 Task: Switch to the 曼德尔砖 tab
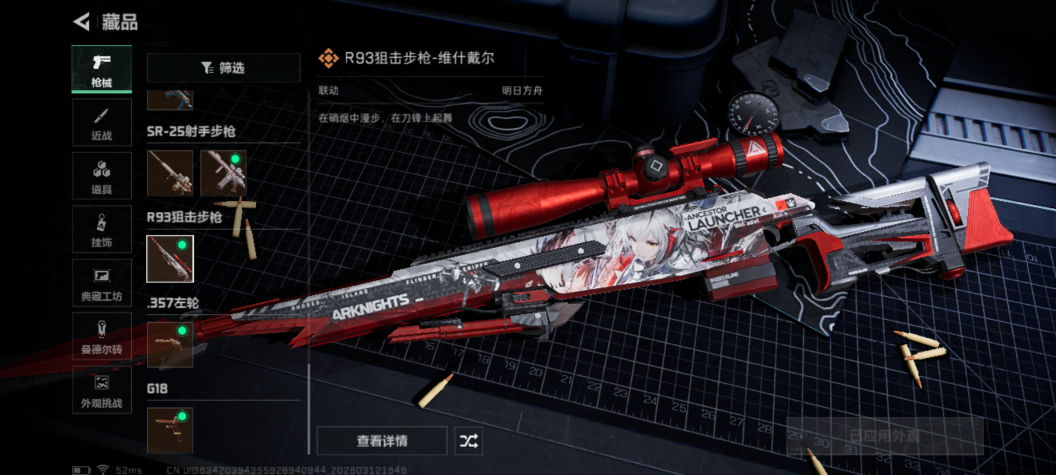(x=102, y=337)
